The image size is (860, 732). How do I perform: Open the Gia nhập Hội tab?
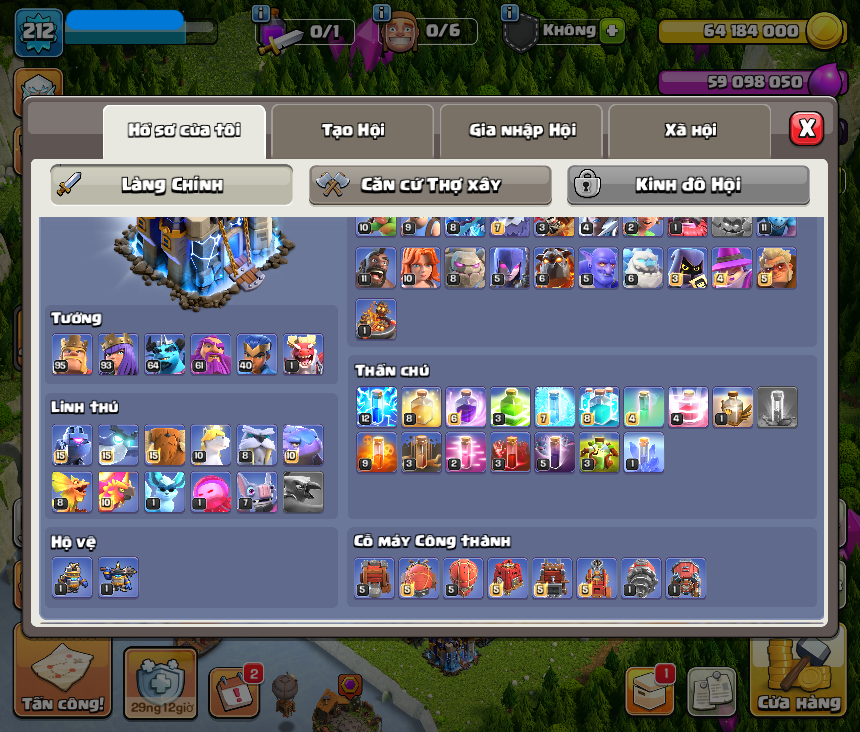[x=521, y=131]
